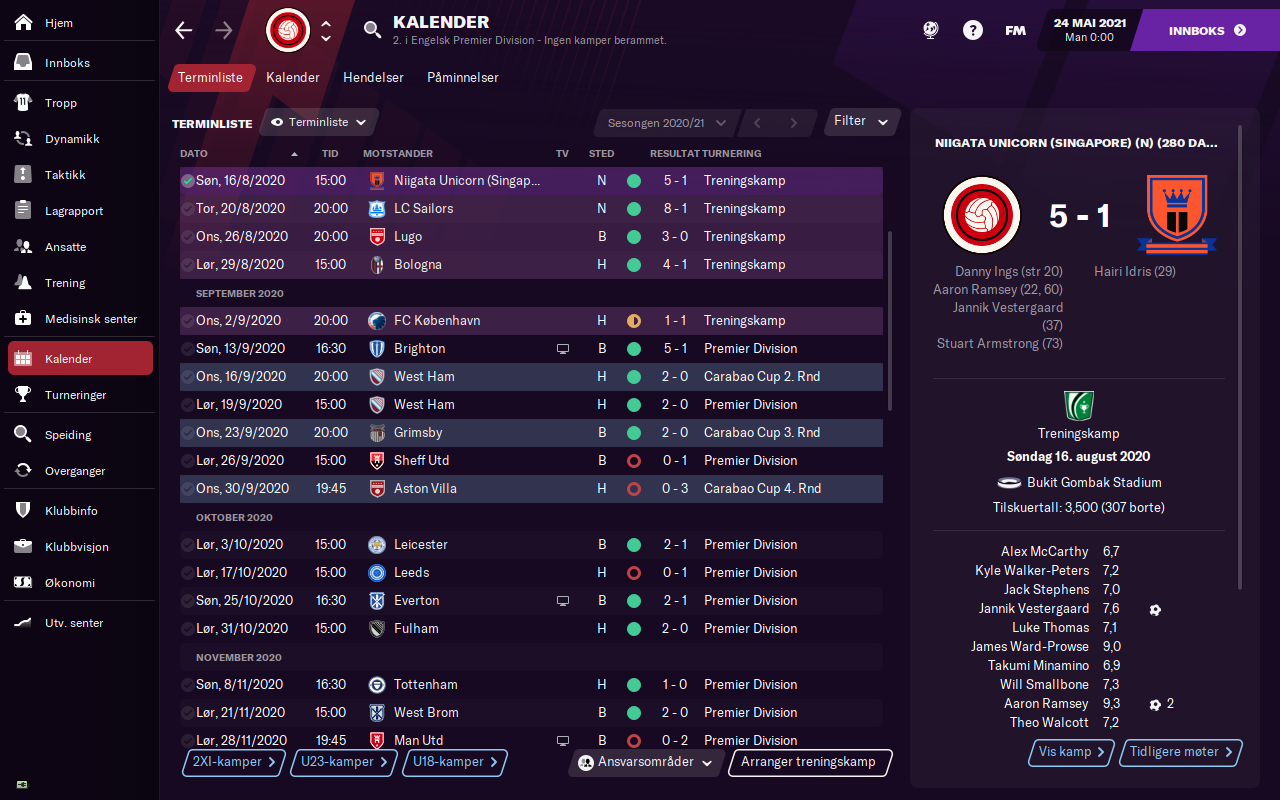1280x800 pixels.
Task: Go back with the left arrow
Action: (x=184, y=31)
